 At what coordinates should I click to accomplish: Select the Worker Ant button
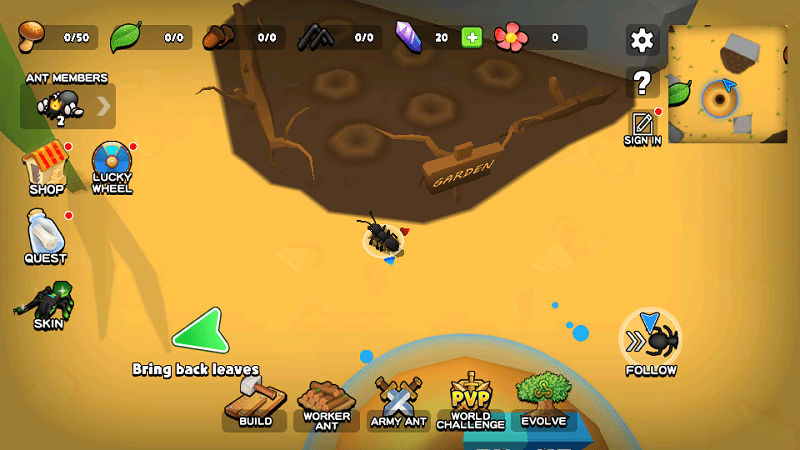pyautogui.click(x=326, y=406)
